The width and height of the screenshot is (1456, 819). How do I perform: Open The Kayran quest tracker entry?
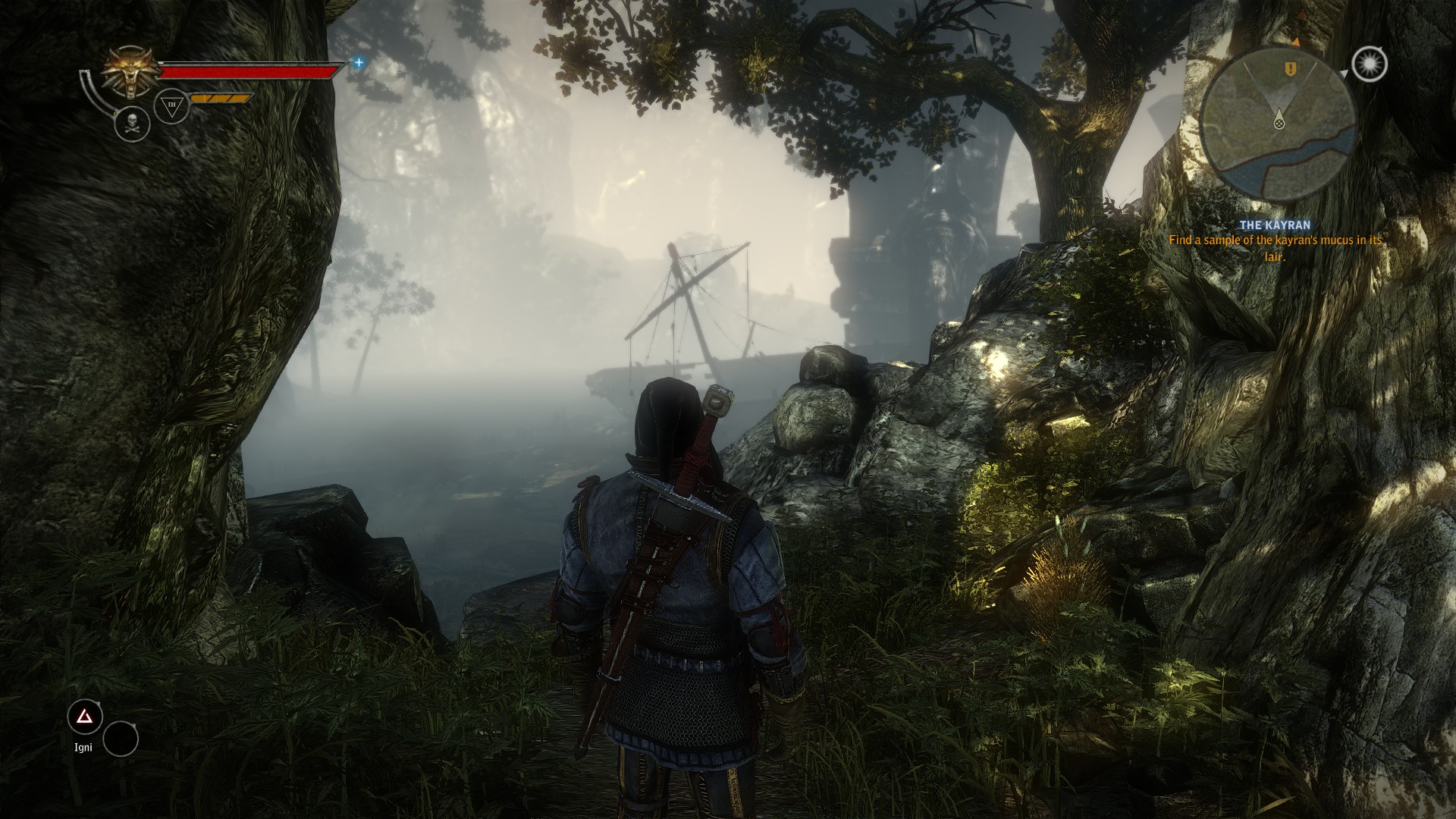tap(1274, 225)
